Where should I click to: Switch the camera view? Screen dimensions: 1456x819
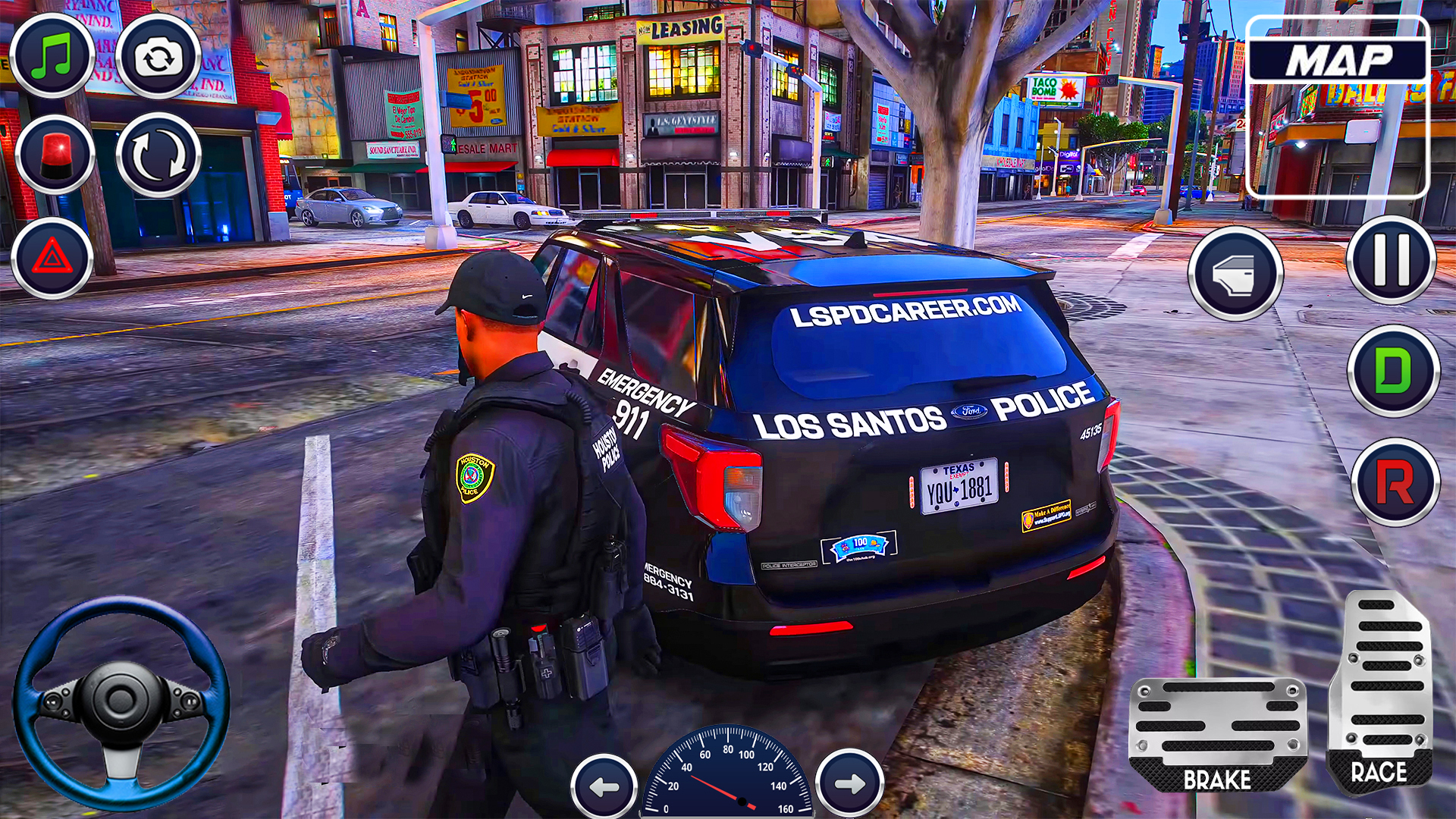click(x=158, y=57)
